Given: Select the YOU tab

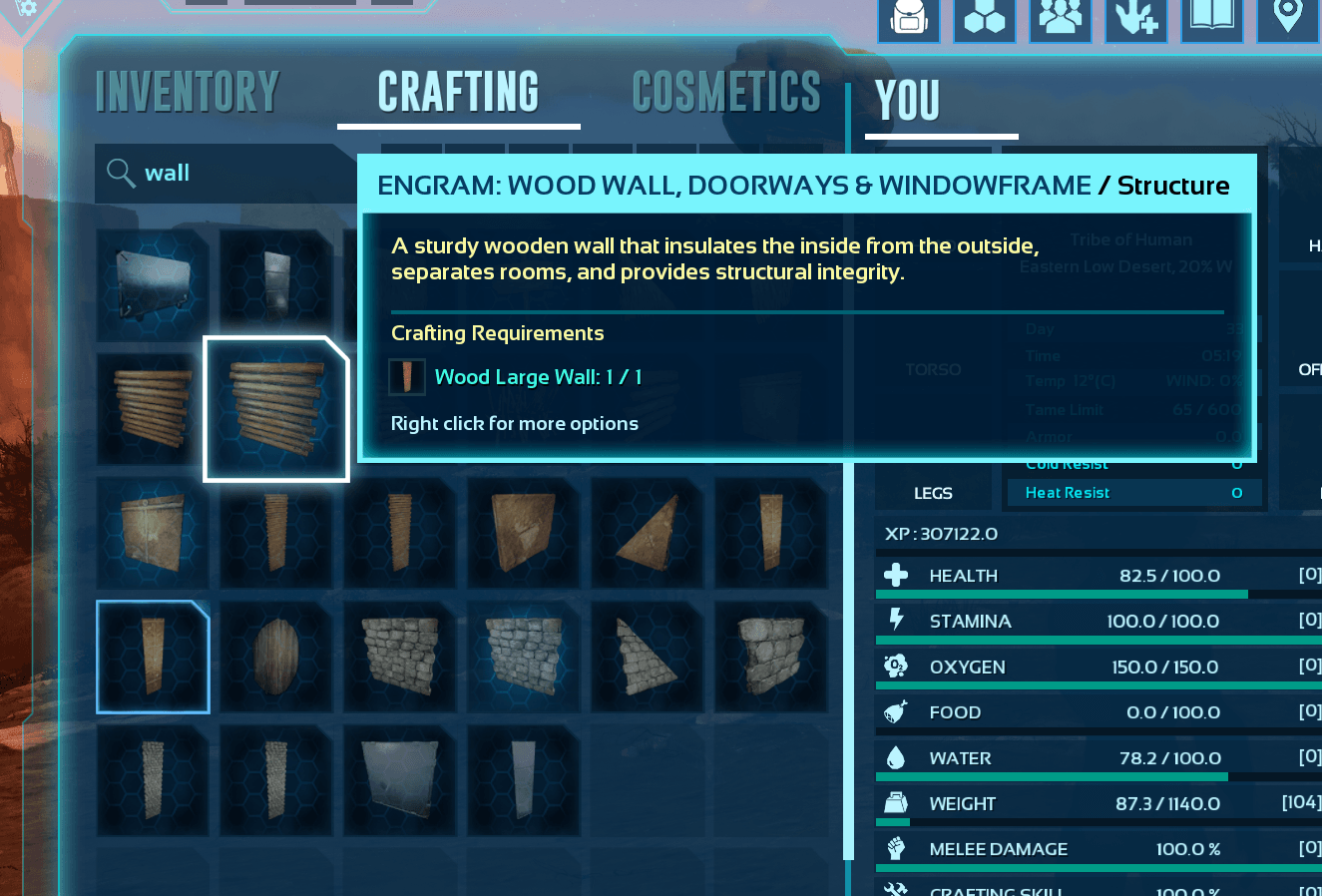Looking at the screenshot, I should [907, 100].
